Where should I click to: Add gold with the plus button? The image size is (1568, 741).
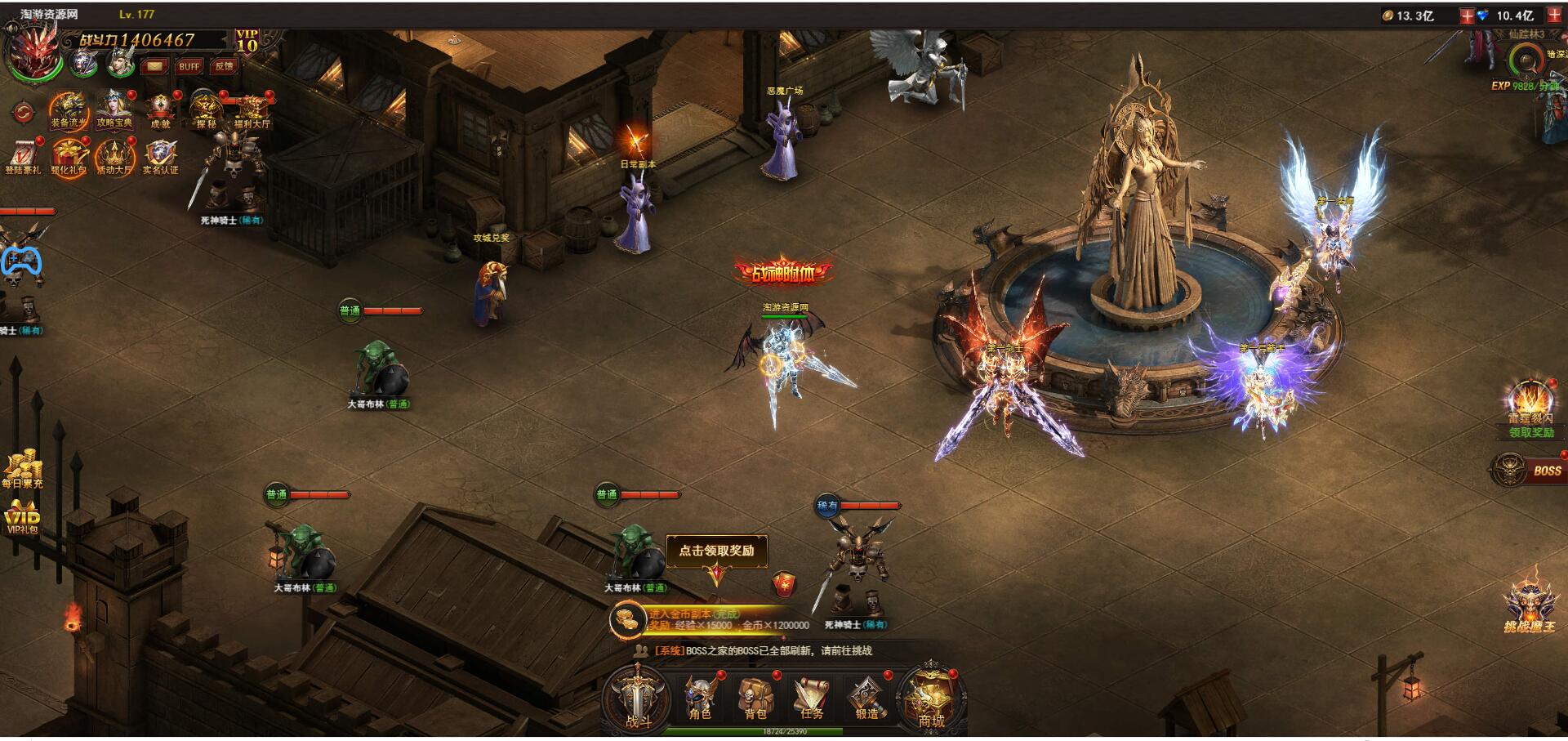coord(1467,16)
